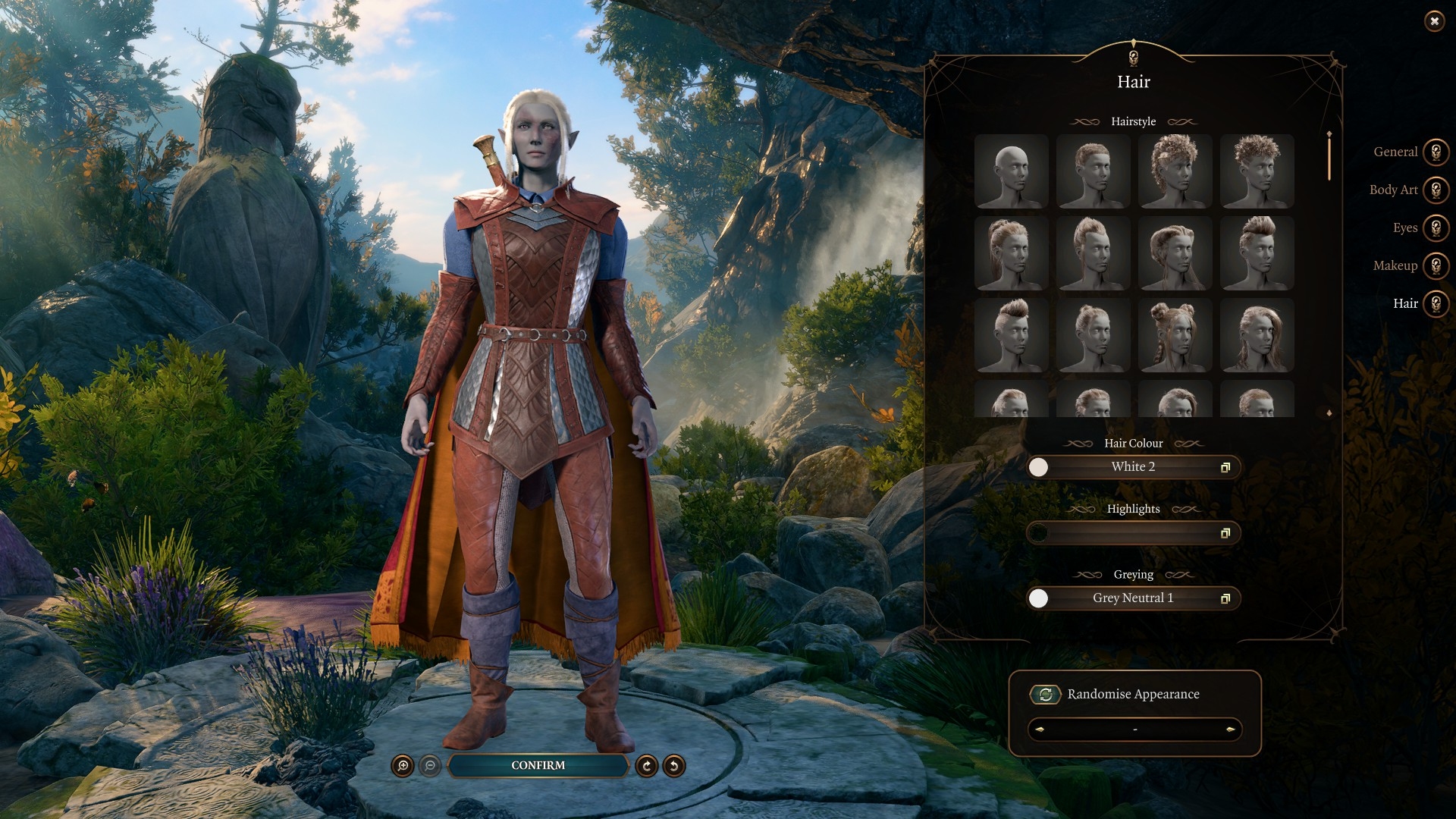Rotate character clockwise with arrow button
1456x819 pixels.
pyautogui.click(x=646, y=766)
